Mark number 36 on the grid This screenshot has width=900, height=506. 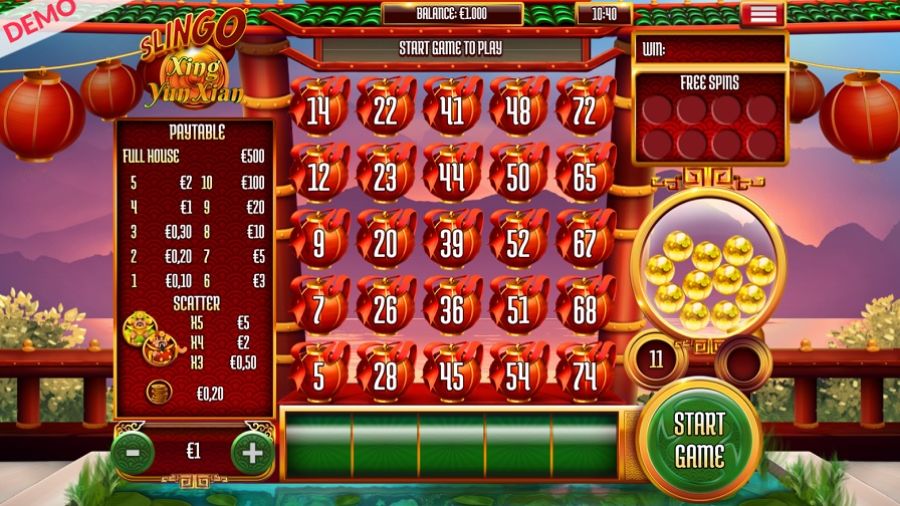click(452, 310)
